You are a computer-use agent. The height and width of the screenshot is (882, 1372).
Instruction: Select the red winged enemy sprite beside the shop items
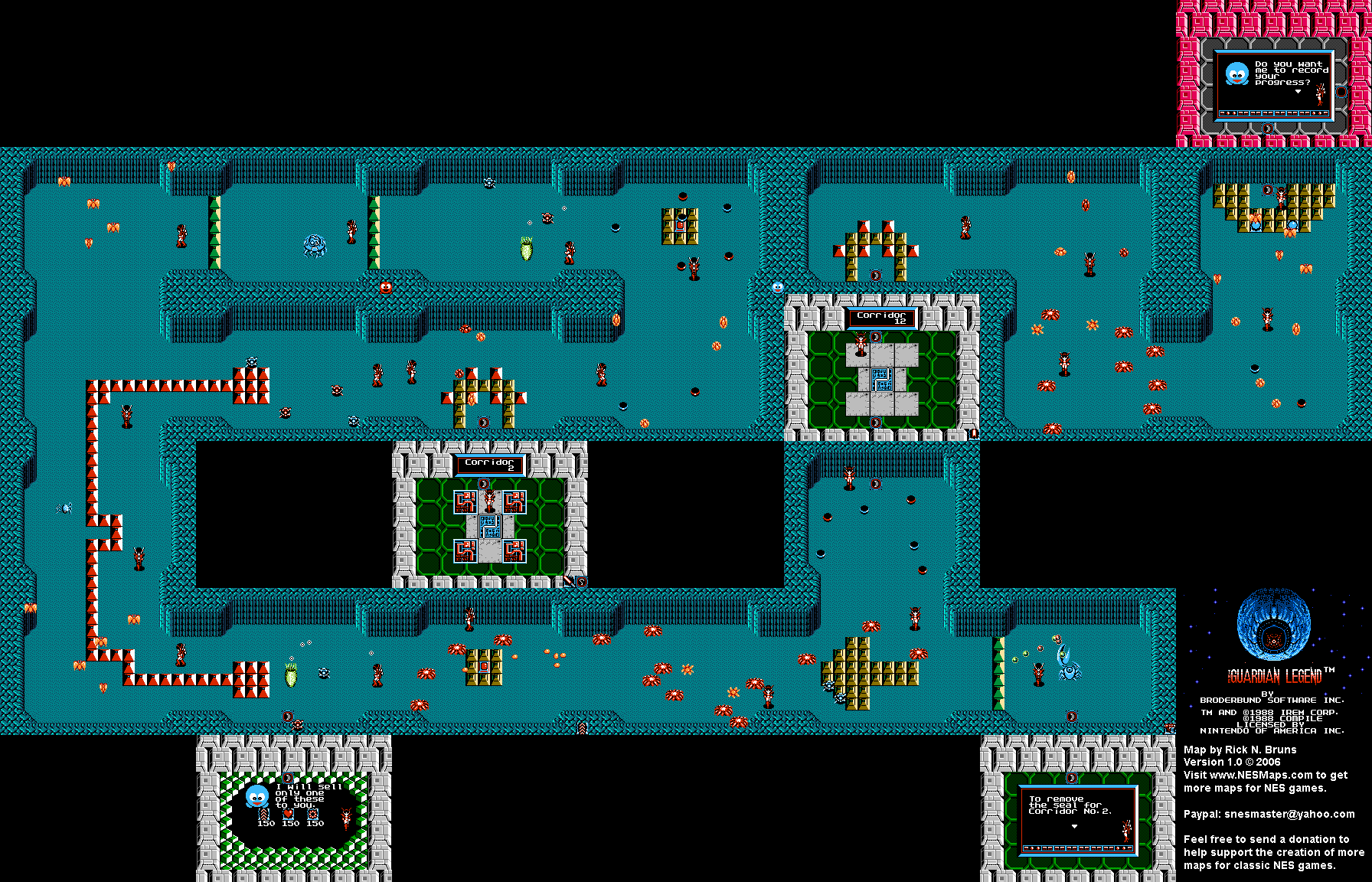click(x=347, y=819)
